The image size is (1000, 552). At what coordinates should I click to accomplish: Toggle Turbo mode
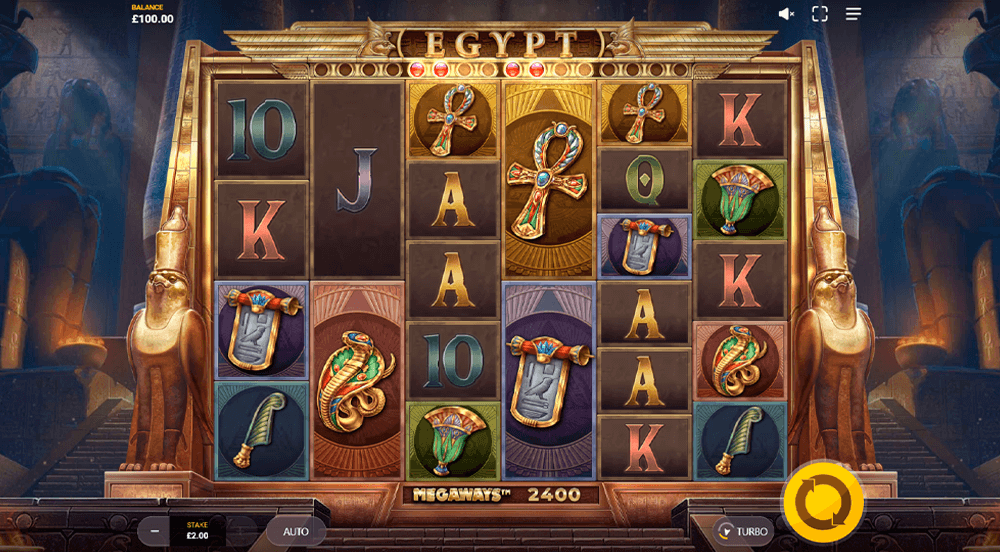click(742, 531)
